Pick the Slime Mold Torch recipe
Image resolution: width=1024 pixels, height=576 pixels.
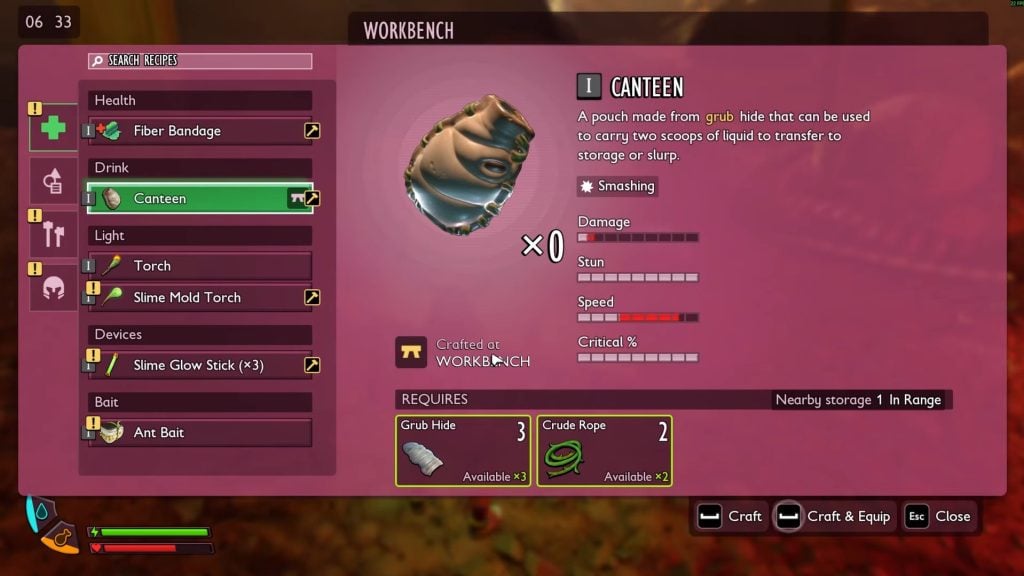click(x=190, y=298)
